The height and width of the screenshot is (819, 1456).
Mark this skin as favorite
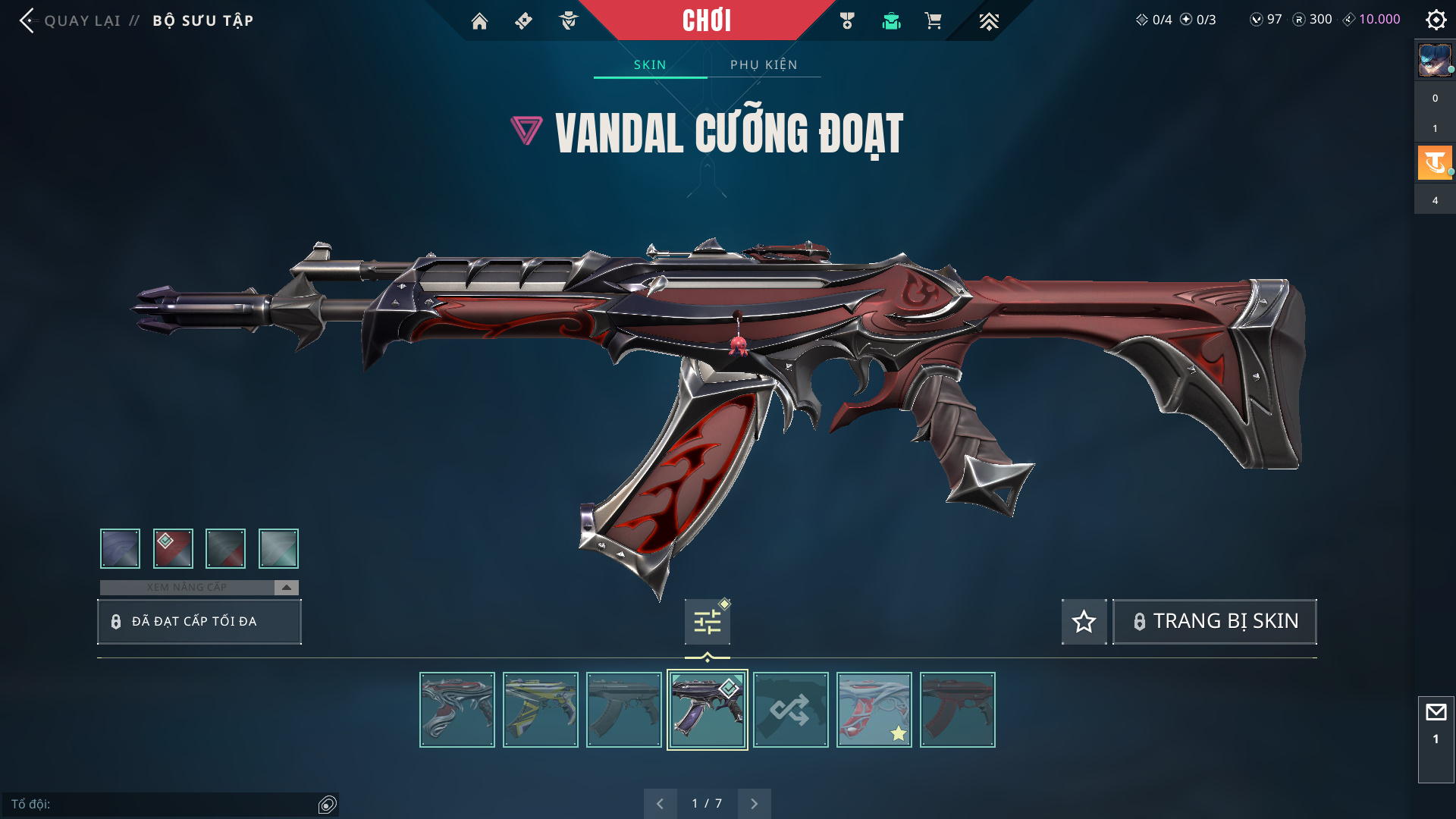click(1084, 622)
